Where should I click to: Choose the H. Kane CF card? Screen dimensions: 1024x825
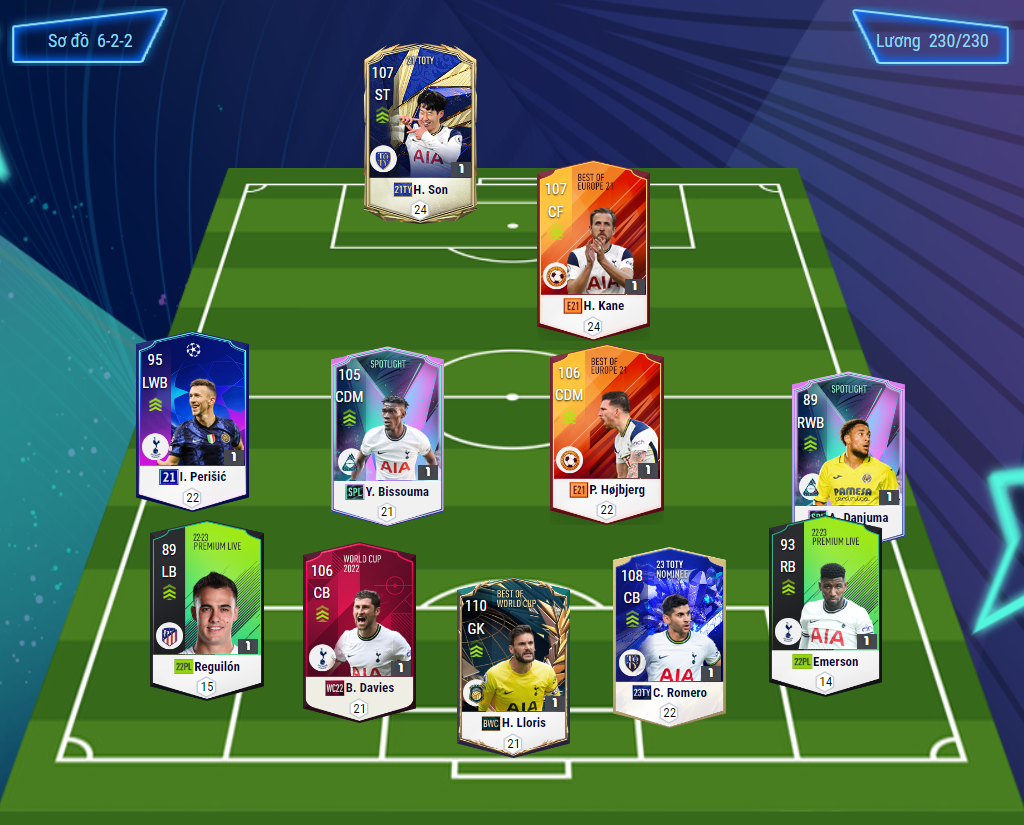(594, 245)
